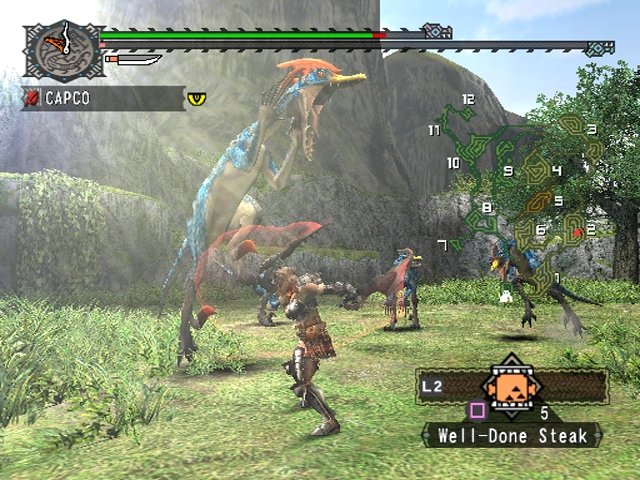Click the weapon sharpness blade icon
This screenshot has height=480, width=640.
pos(133,60)
